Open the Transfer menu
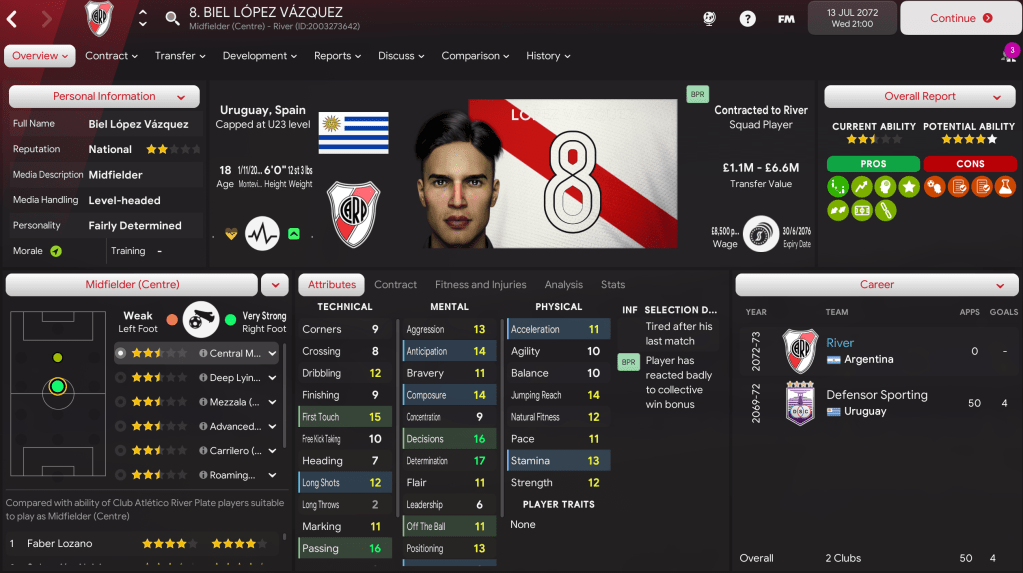This screenshot has height=573, width=1023. click(x=180, y=56)
